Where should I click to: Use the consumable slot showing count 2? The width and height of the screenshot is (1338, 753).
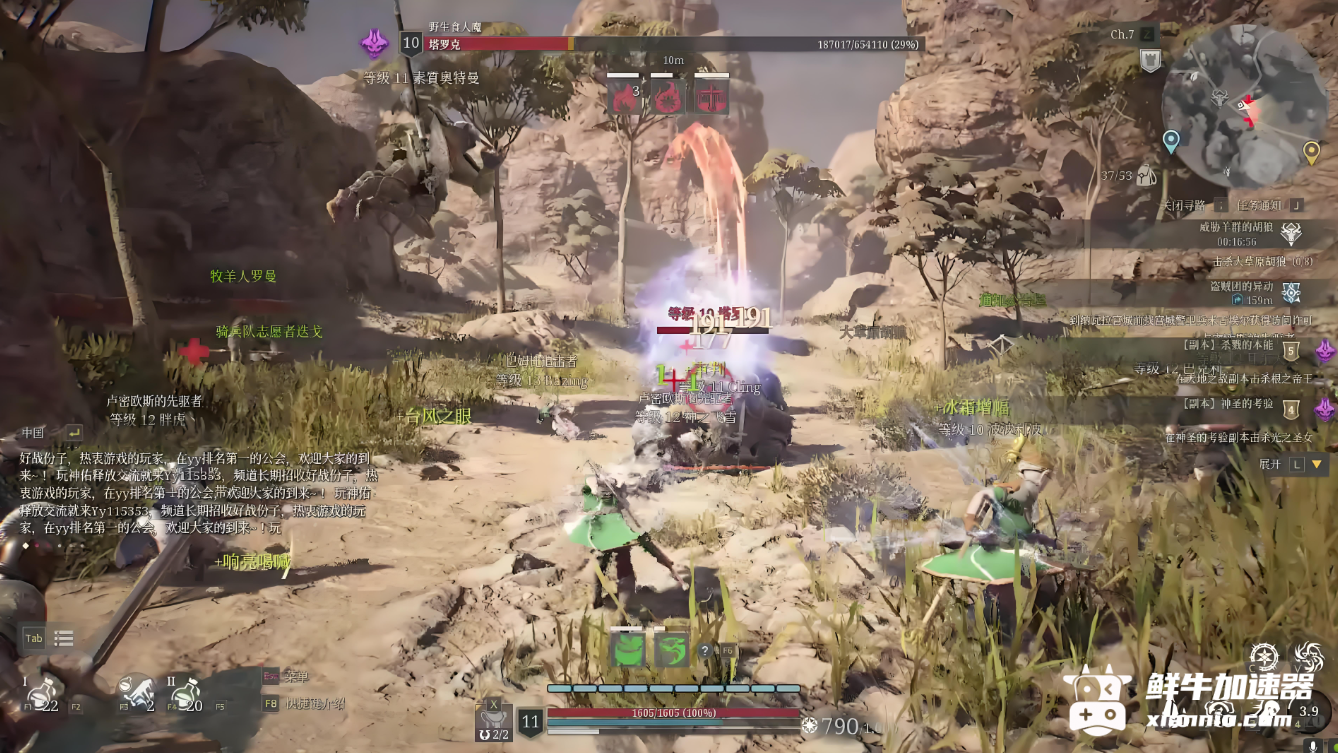(137, 693)
